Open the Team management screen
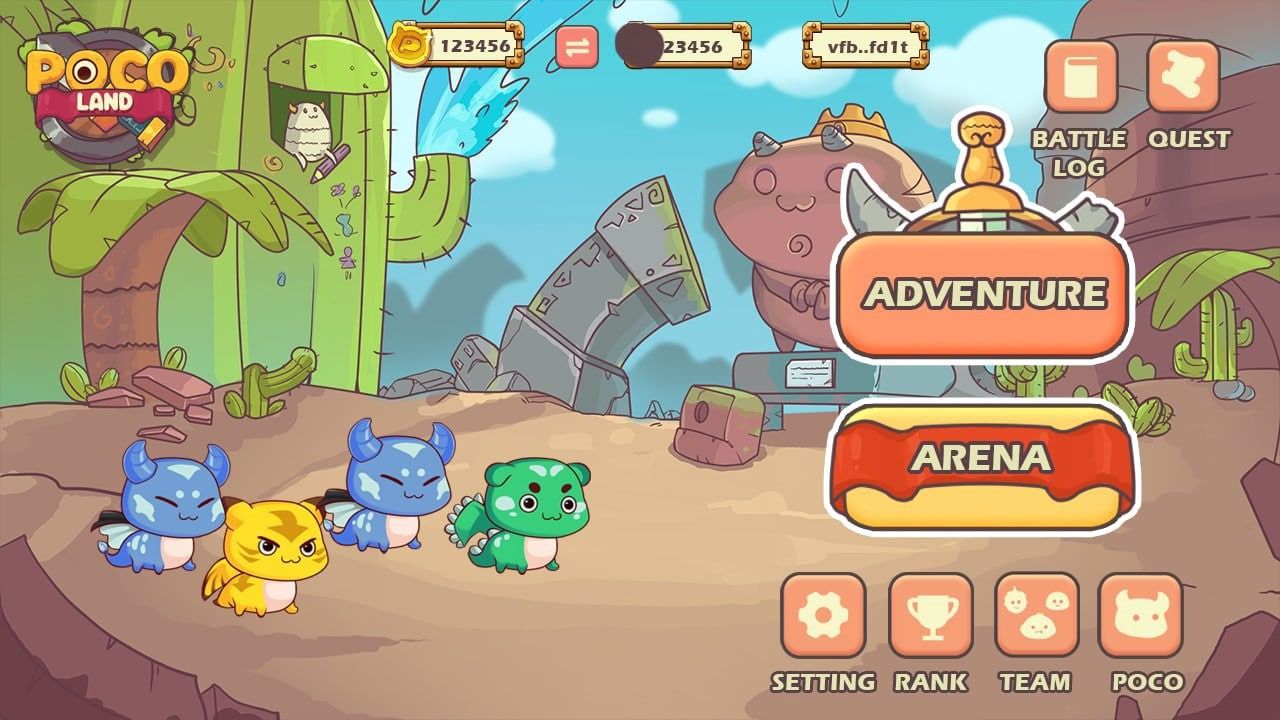Image resolution: width=1280 pixels, height=720 pixels. [x=1036, y=614]
